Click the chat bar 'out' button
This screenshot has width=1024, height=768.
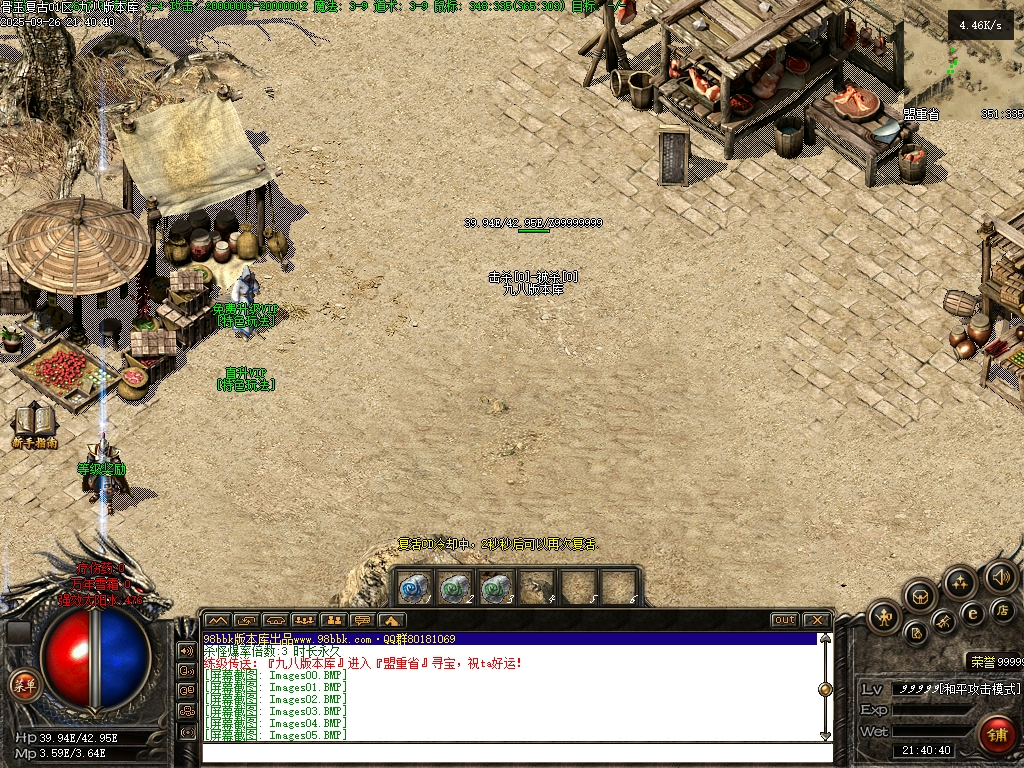pyautogui.click(x=785, y=620)
